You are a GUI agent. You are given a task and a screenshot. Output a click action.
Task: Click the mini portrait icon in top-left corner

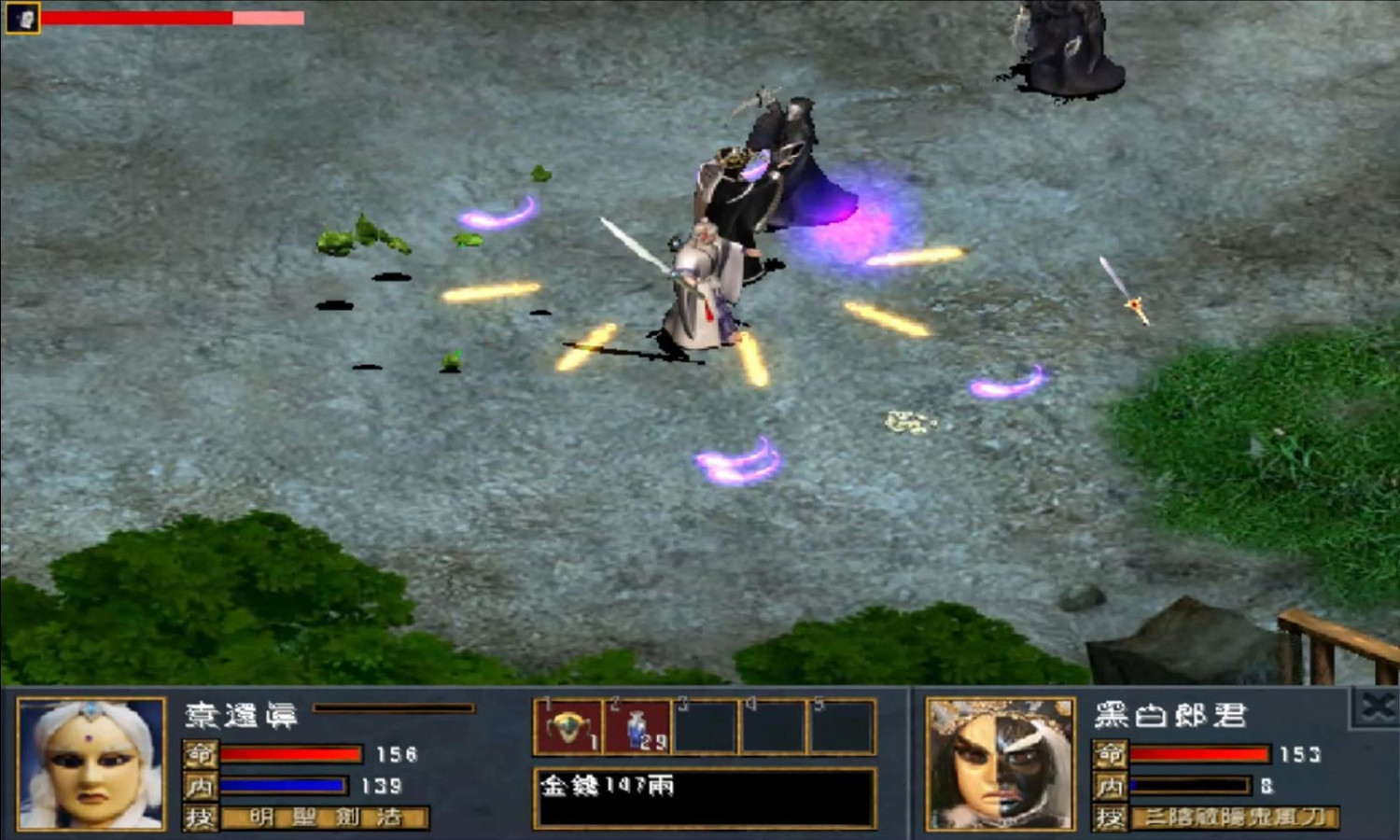[x=24, y=17]
